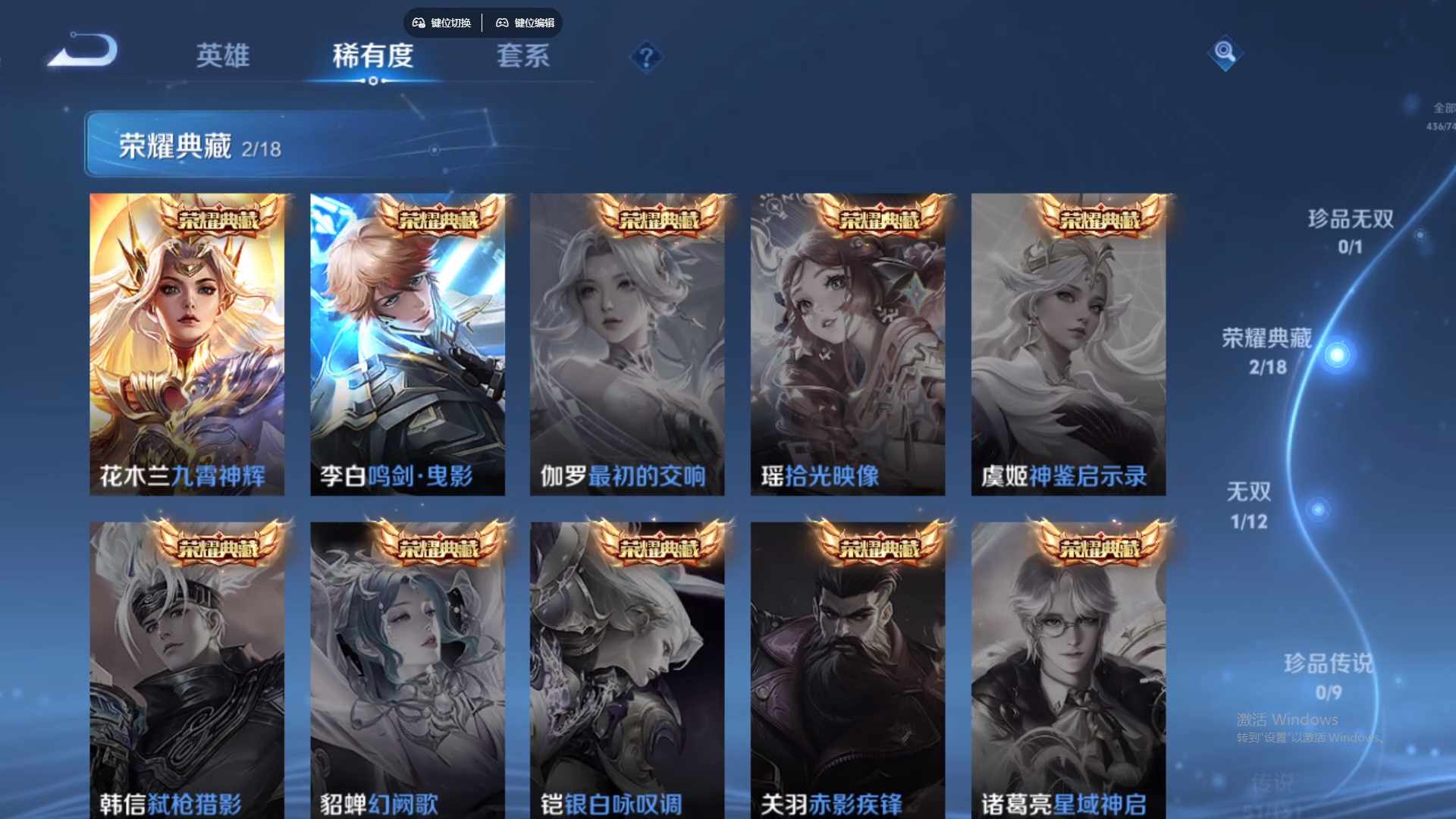The height and width of the screenshot is (819, 1456).
Task: Select the 稀有度 tab
Action: pyautogui.click(x=372, y=56)
